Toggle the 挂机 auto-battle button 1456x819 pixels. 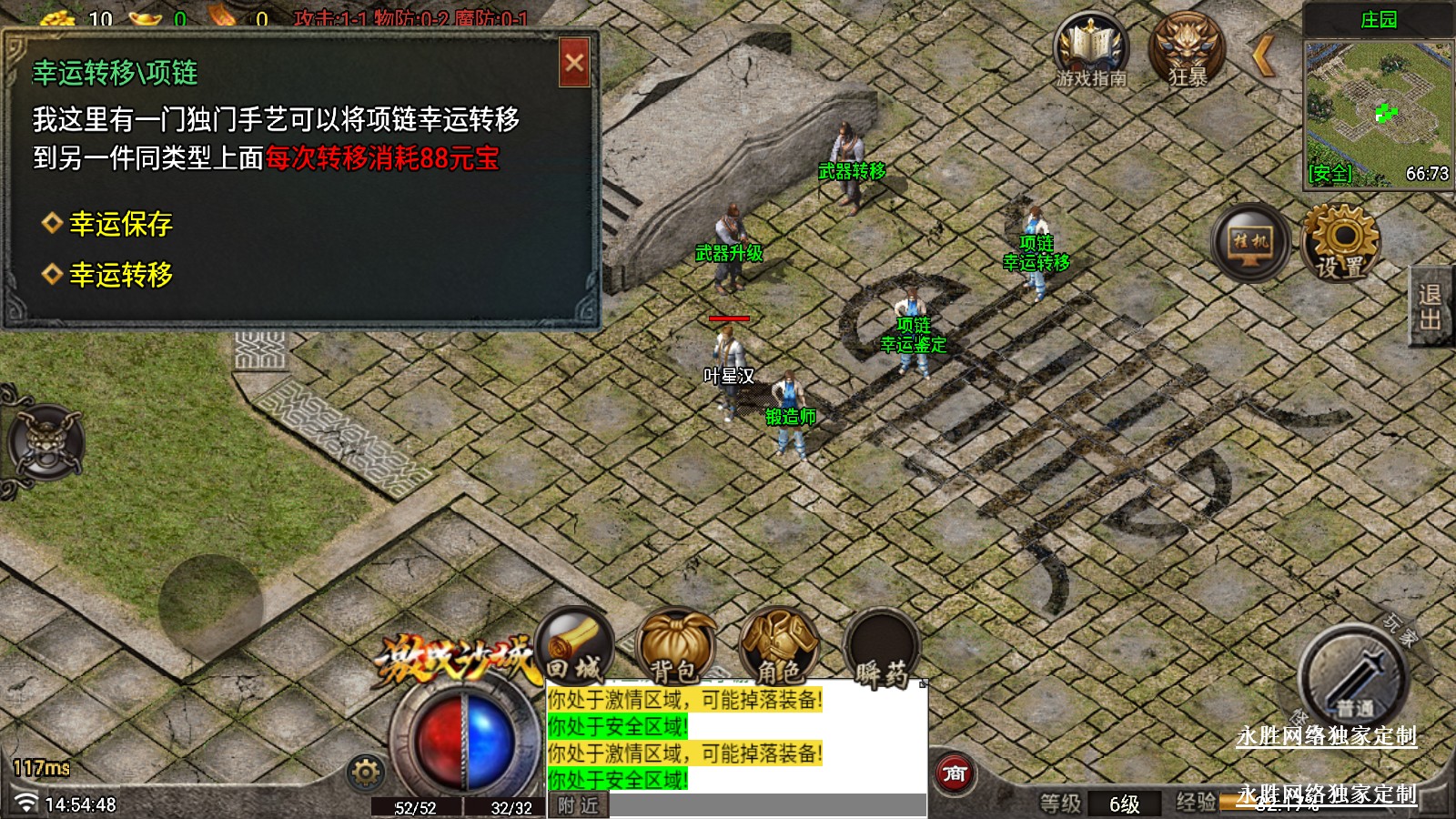point(1250,242)
